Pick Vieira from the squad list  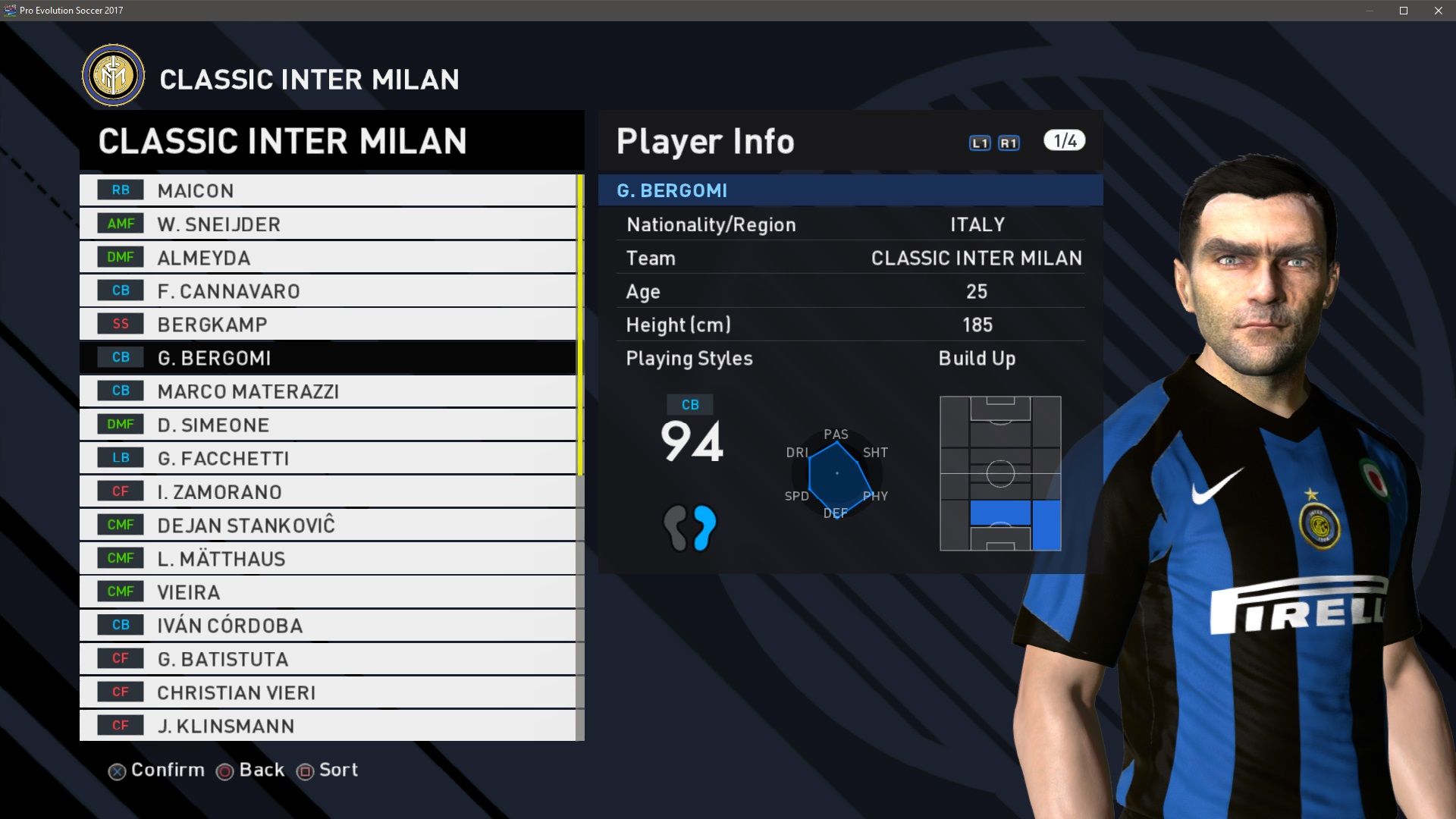(x=328, y=591)
